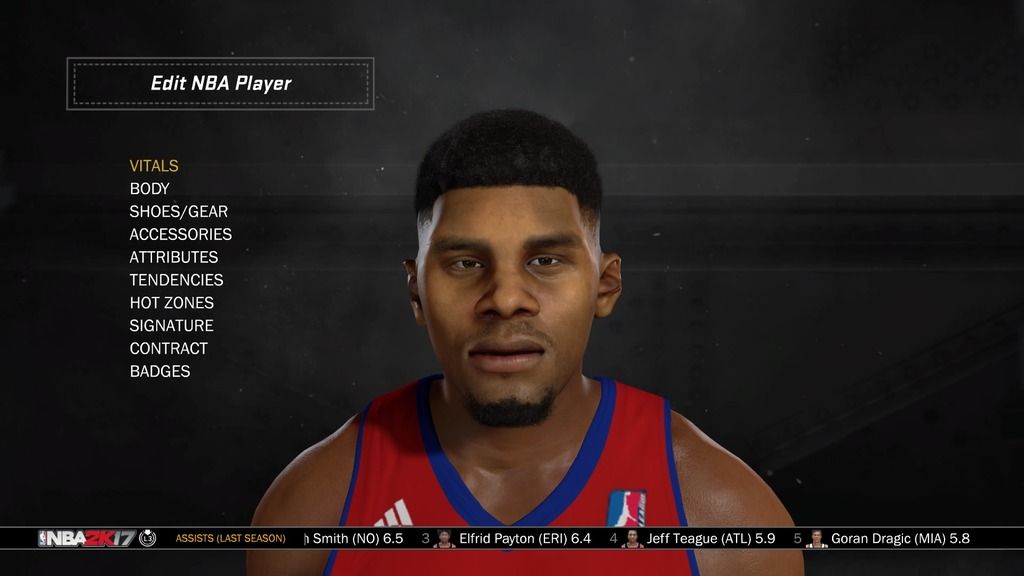The width and height of the screenshot is (1024, 576).
Task: Open the ACCESSORIES menu entry
Action: tap(181, 234)
